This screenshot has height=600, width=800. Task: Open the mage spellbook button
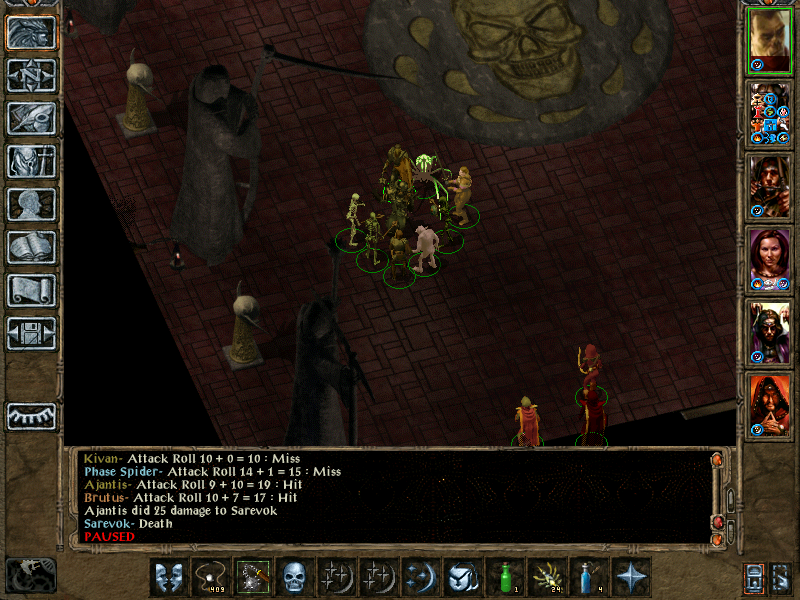click(31, 247)
